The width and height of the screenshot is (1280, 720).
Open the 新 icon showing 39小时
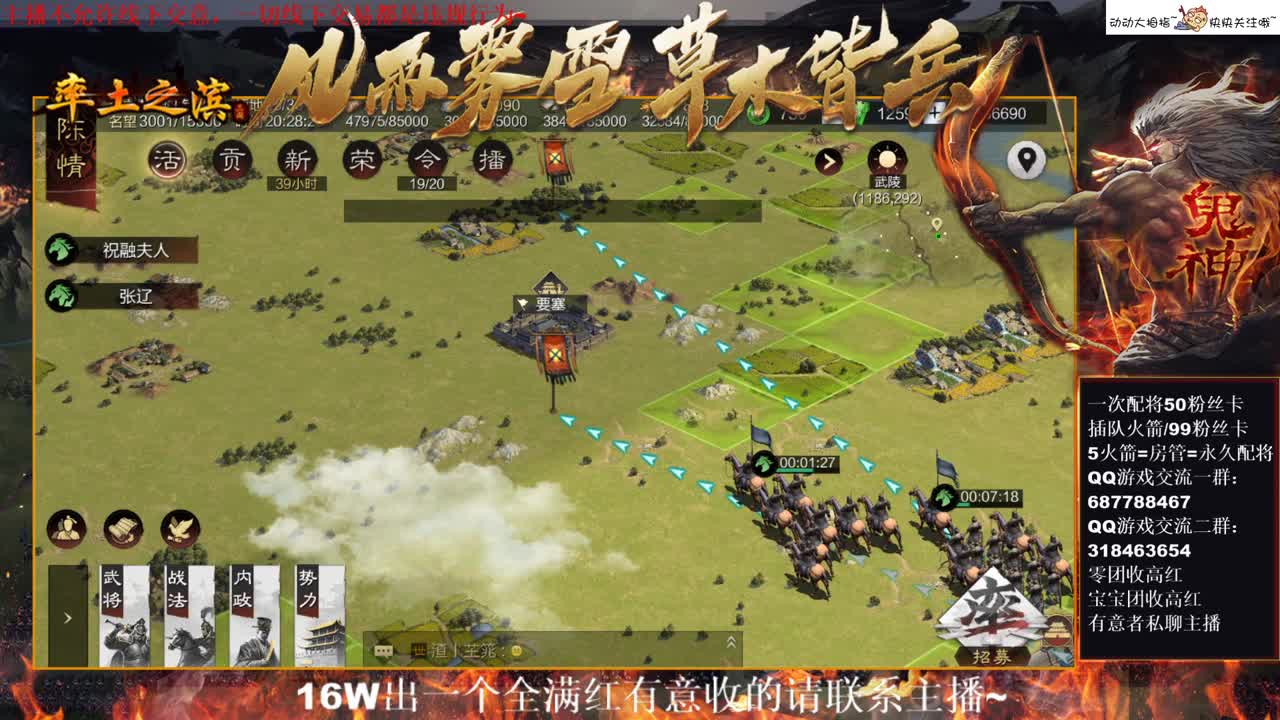(x=298, y=160)
